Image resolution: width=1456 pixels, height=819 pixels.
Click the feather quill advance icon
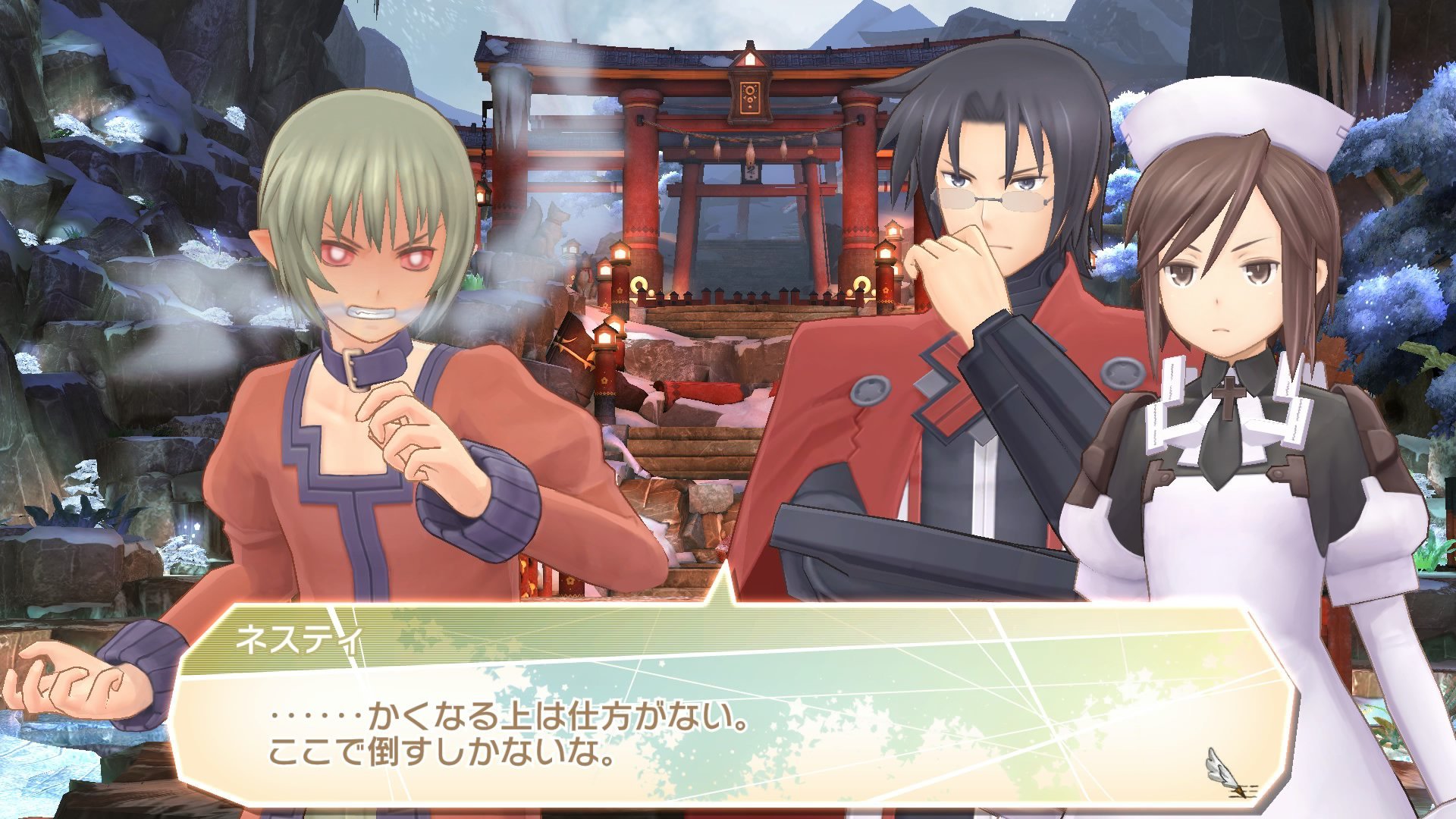coord(1219,767)
